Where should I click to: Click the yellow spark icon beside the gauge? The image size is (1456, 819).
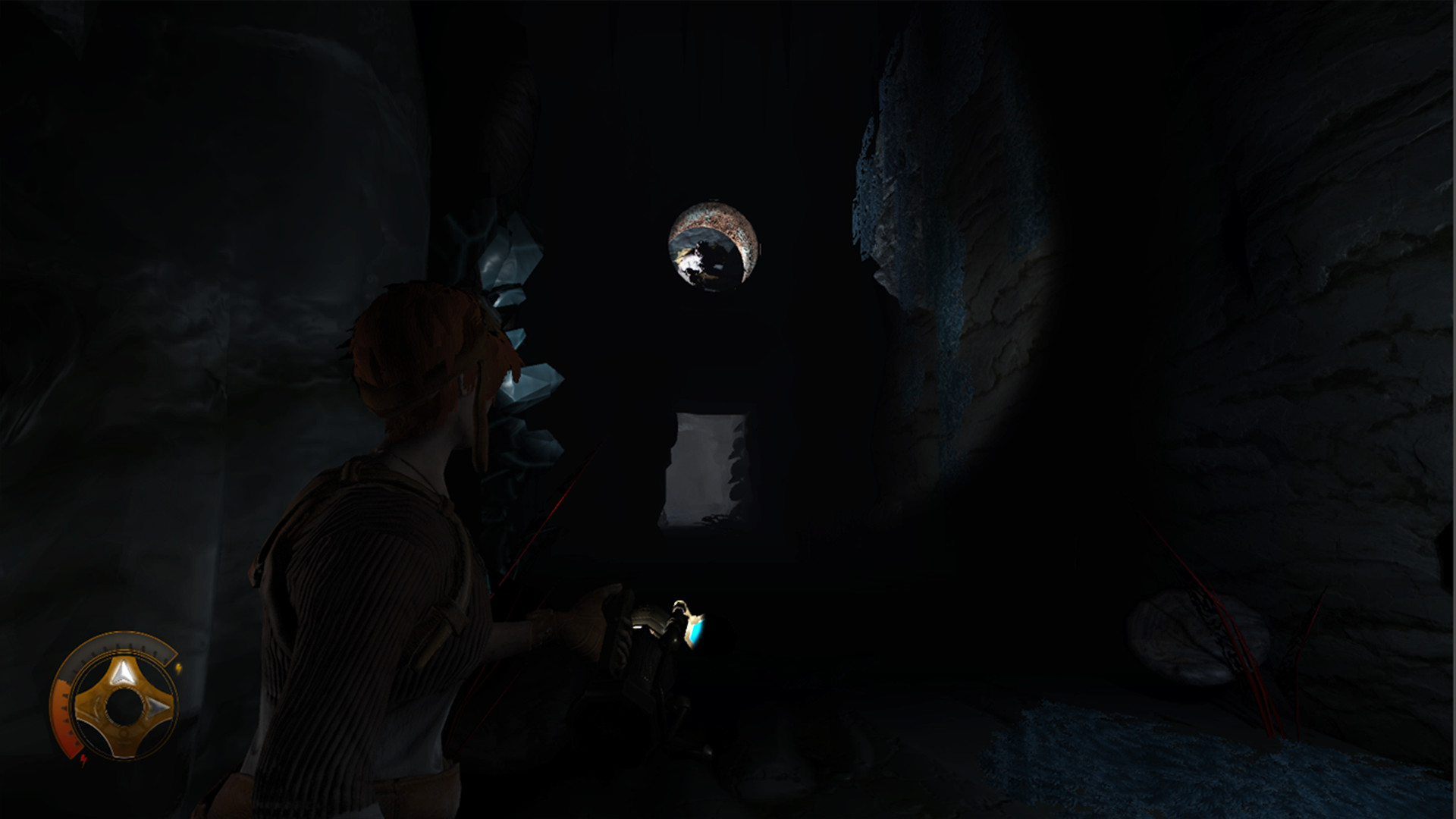click(180, 667)
